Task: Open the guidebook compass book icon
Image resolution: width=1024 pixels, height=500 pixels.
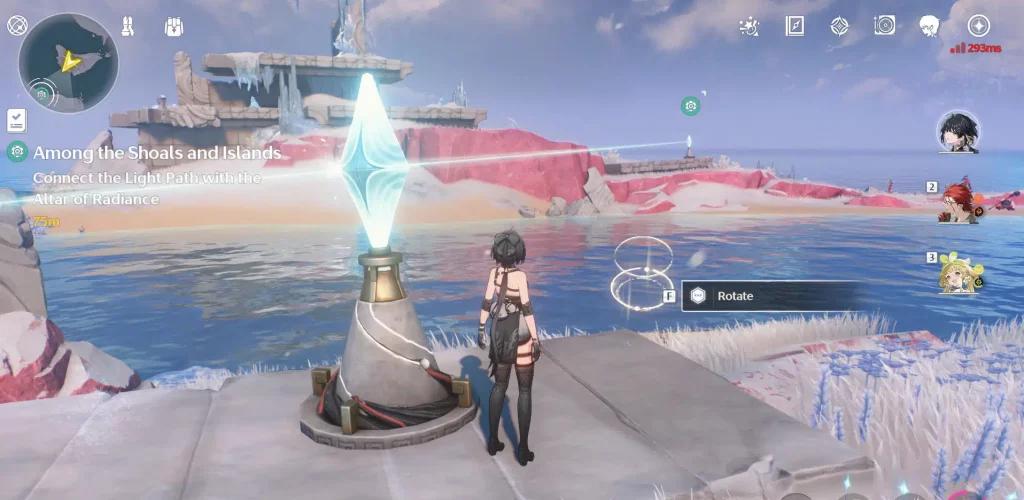Action: tap(795, 26)
